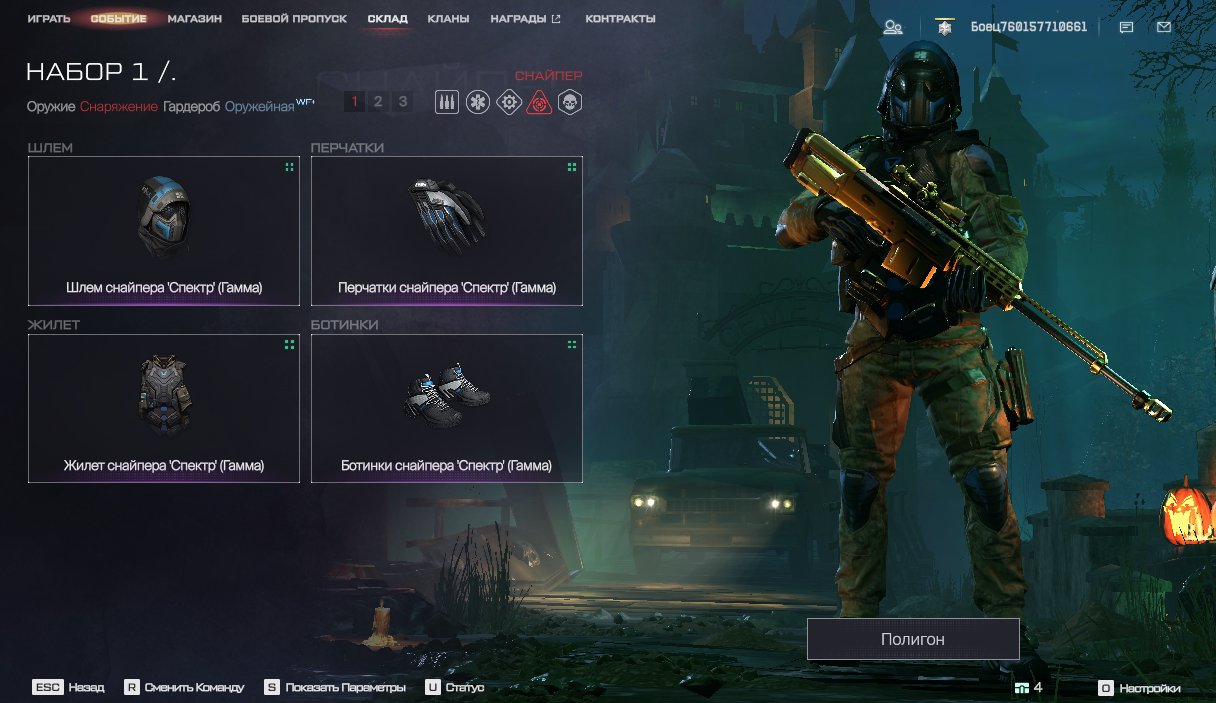The image size is (1216, 703).
Task: Select loadout set number 2
Action: 378,101
